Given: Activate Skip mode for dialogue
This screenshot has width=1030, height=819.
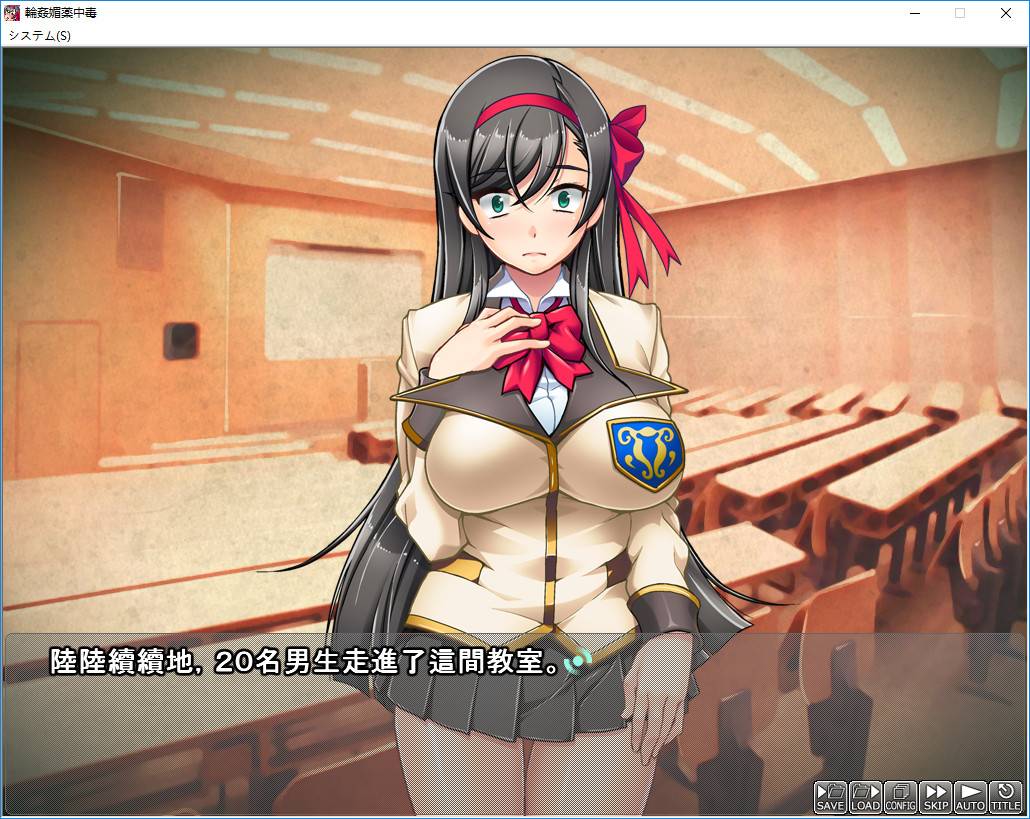Looking at the screenshot, I should click(935, 796).
